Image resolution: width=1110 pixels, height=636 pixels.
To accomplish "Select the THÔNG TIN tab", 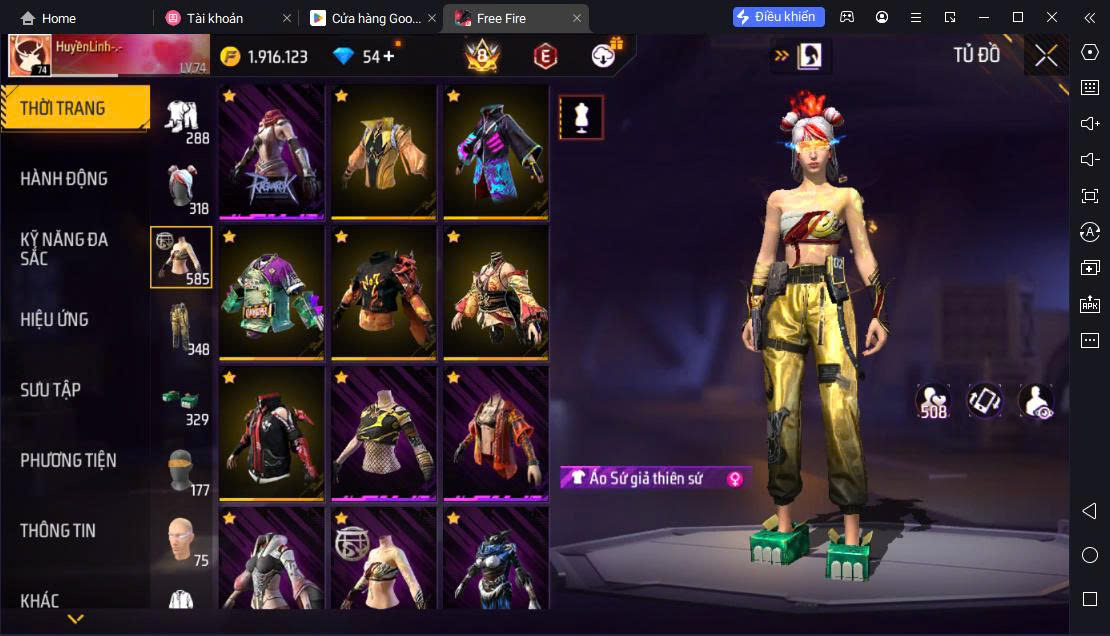I will point(58,531).
